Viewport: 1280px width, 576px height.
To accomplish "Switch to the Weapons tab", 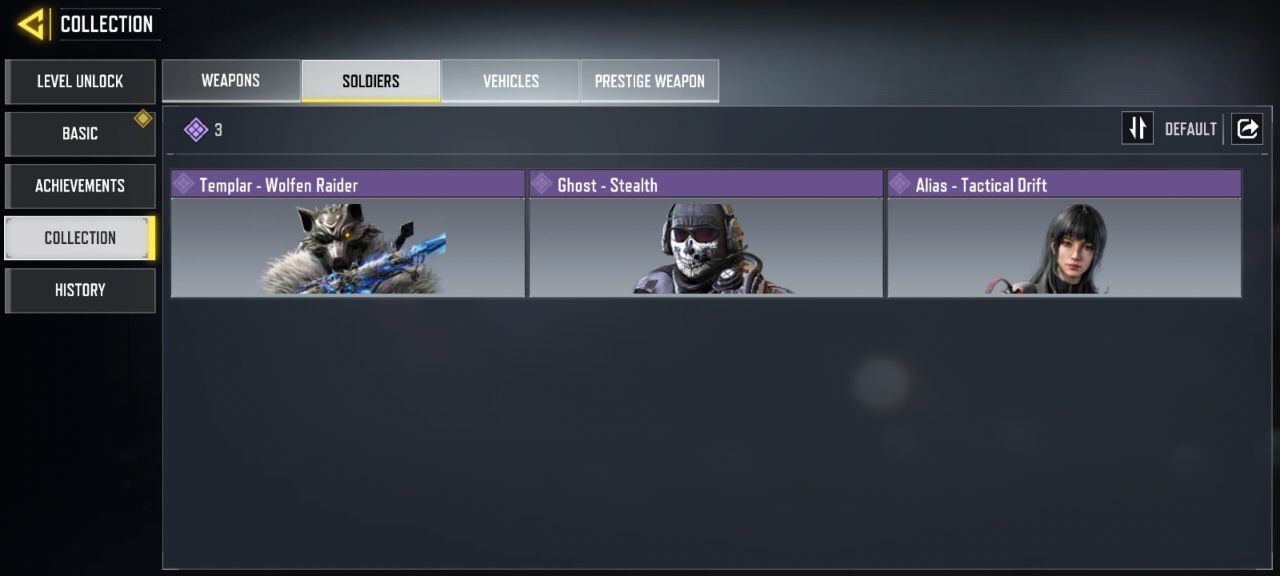I will 231,81.
